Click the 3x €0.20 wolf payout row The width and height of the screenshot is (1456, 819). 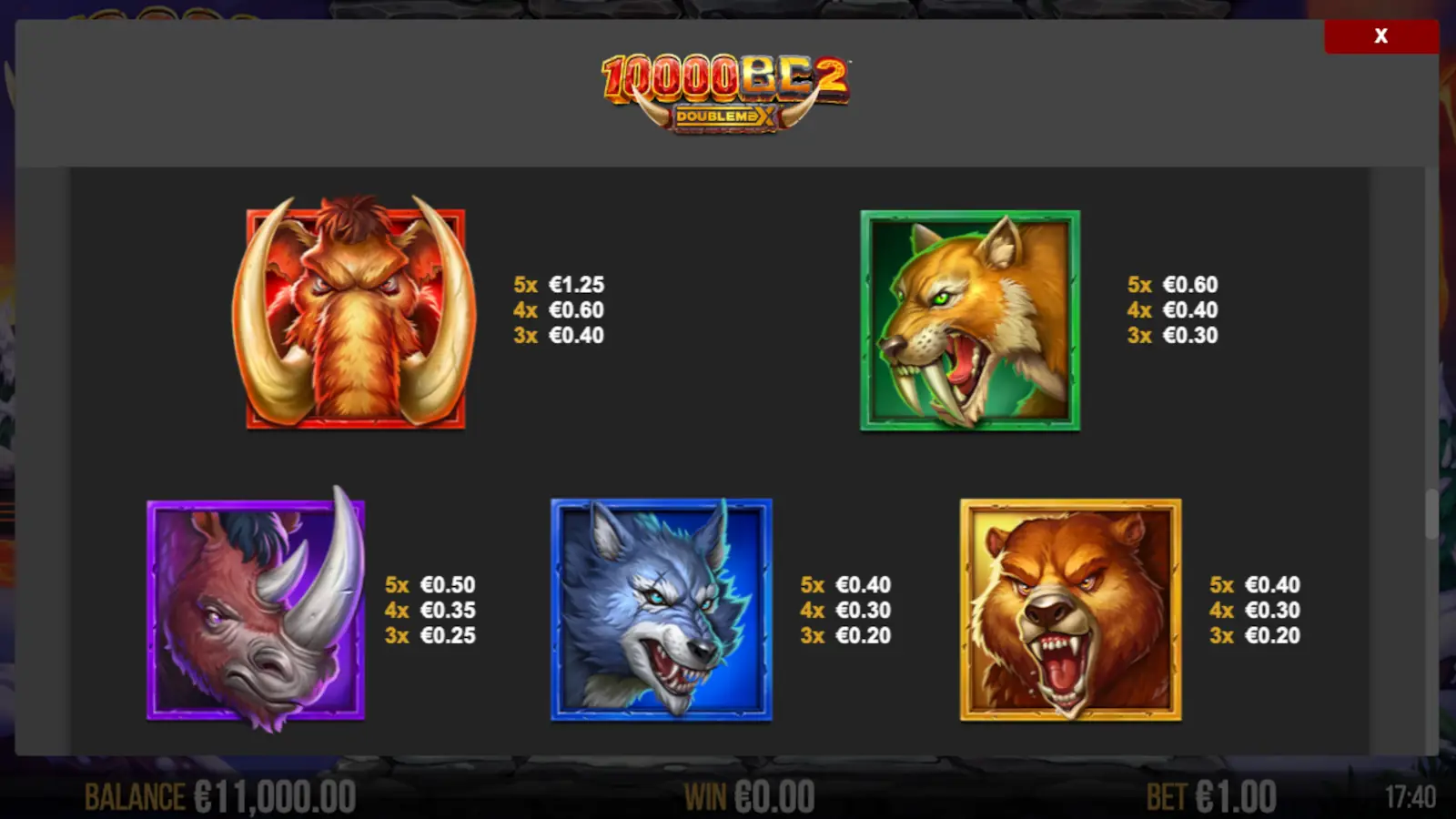pyautogui.click(x=844, y=636)
